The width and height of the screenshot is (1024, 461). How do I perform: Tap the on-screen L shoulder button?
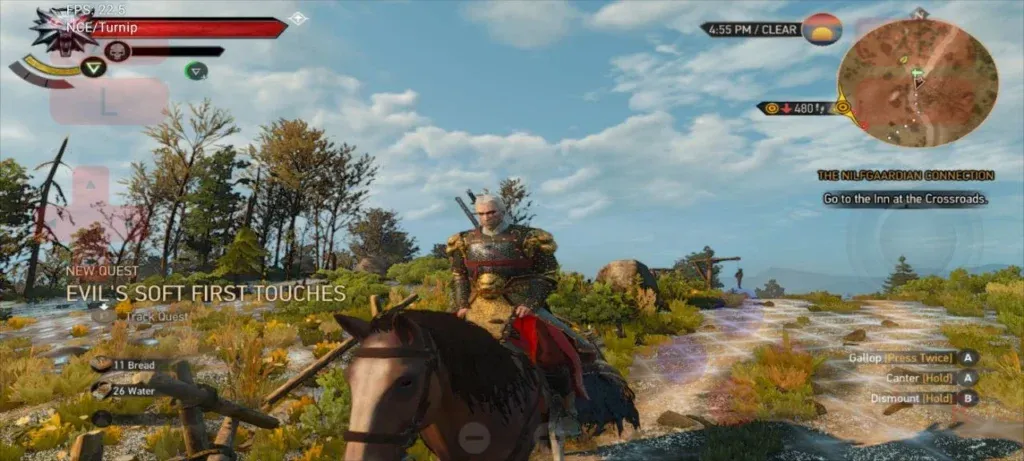tap(108, 102)
